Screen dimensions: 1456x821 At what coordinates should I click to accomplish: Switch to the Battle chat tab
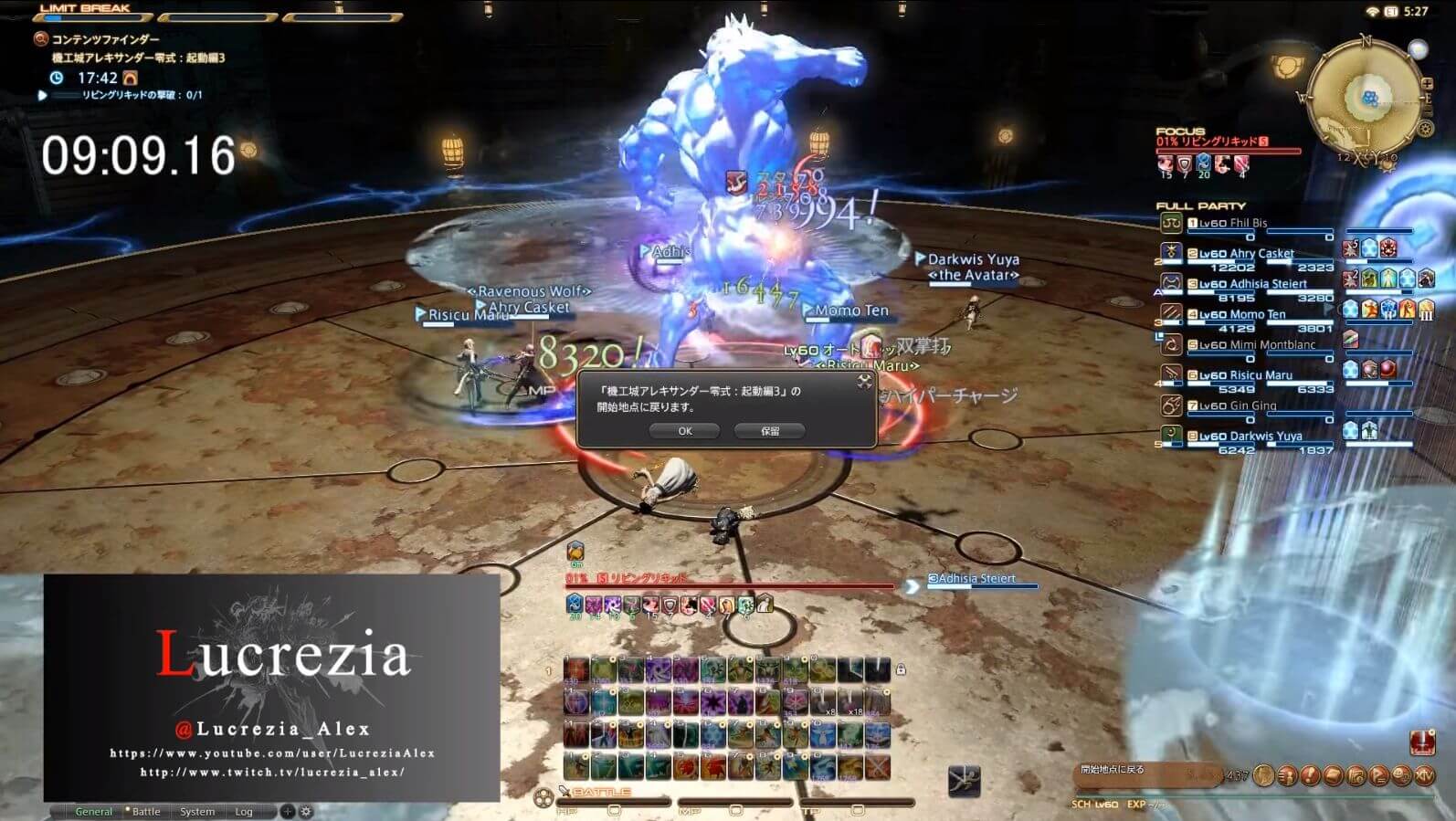(x=146, y=811)
